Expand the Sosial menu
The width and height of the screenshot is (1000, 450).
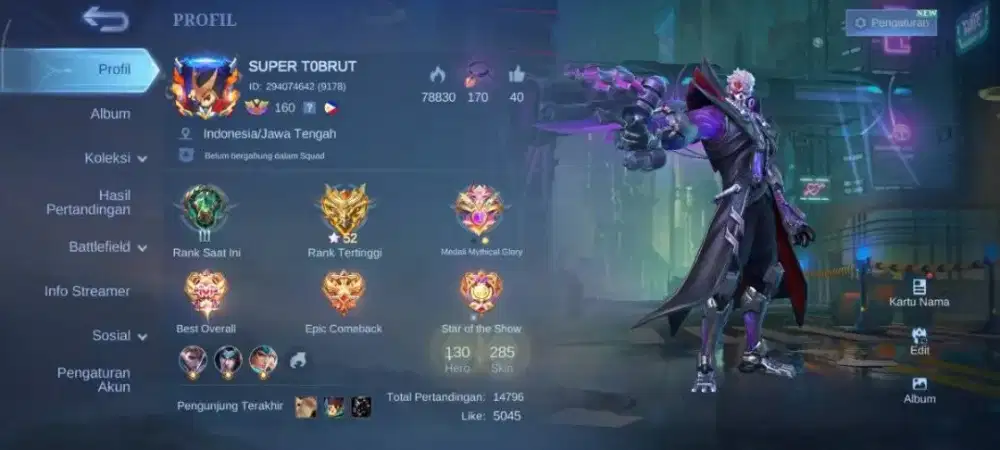click(119, 336)
